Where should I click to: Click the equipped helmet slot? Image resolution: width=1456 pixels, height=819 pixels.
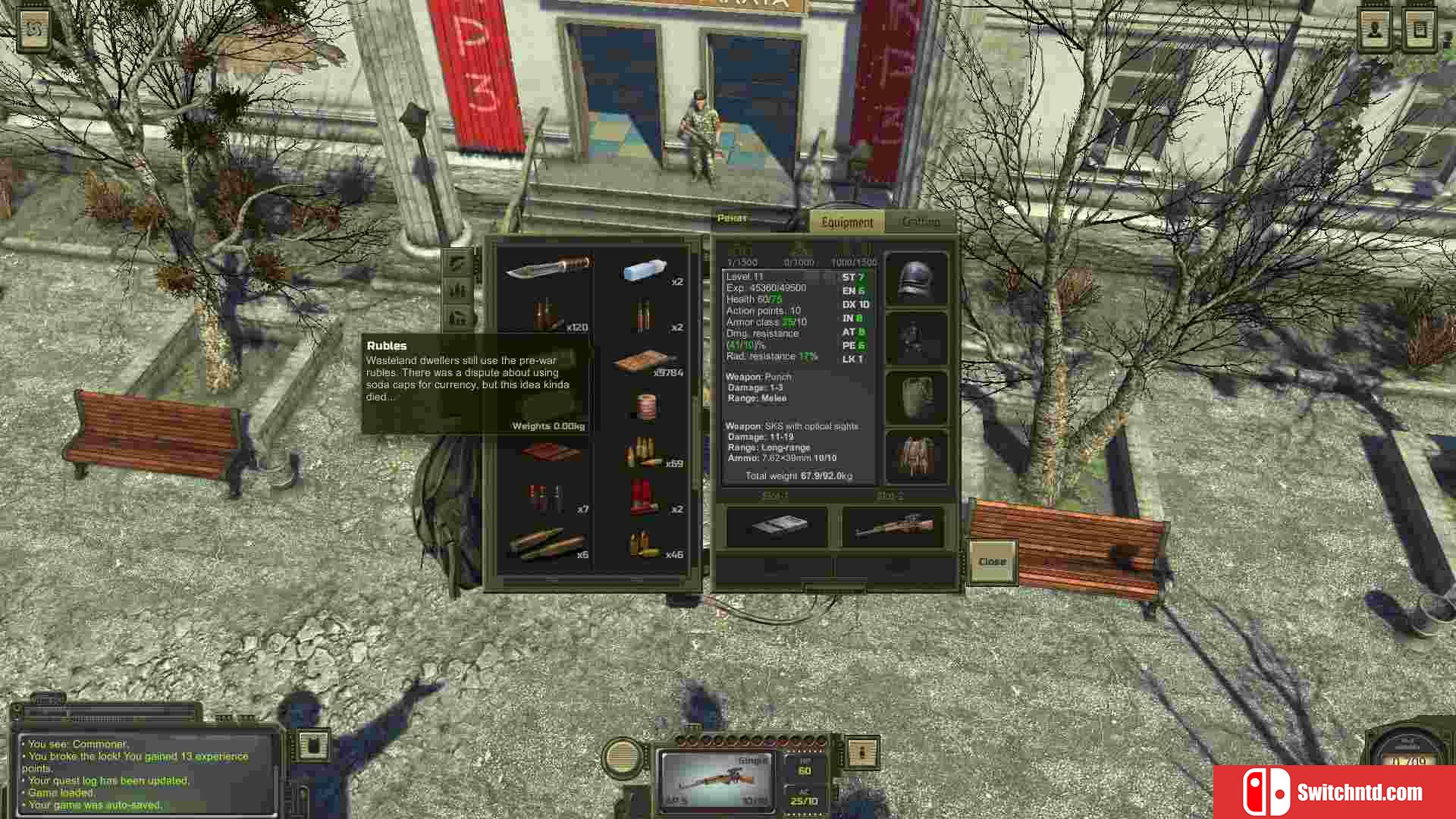point(916,279)
